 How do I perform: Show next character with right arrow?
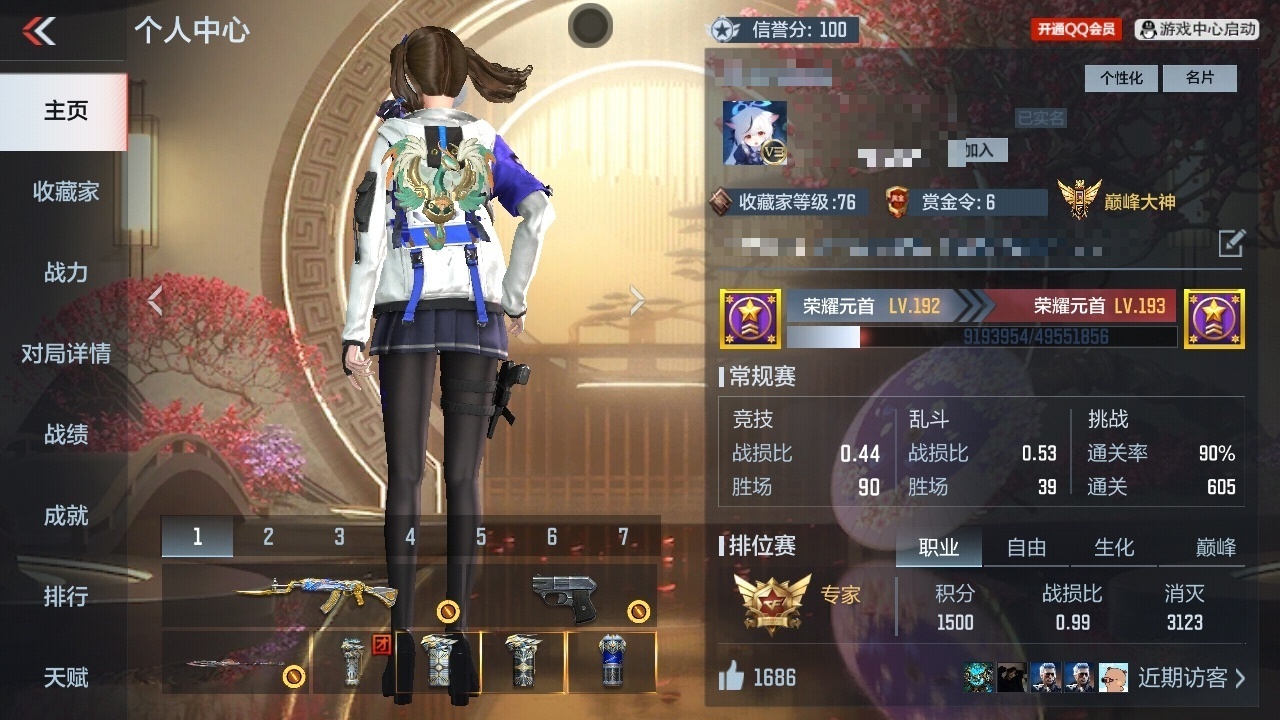(x=637, y=300)
